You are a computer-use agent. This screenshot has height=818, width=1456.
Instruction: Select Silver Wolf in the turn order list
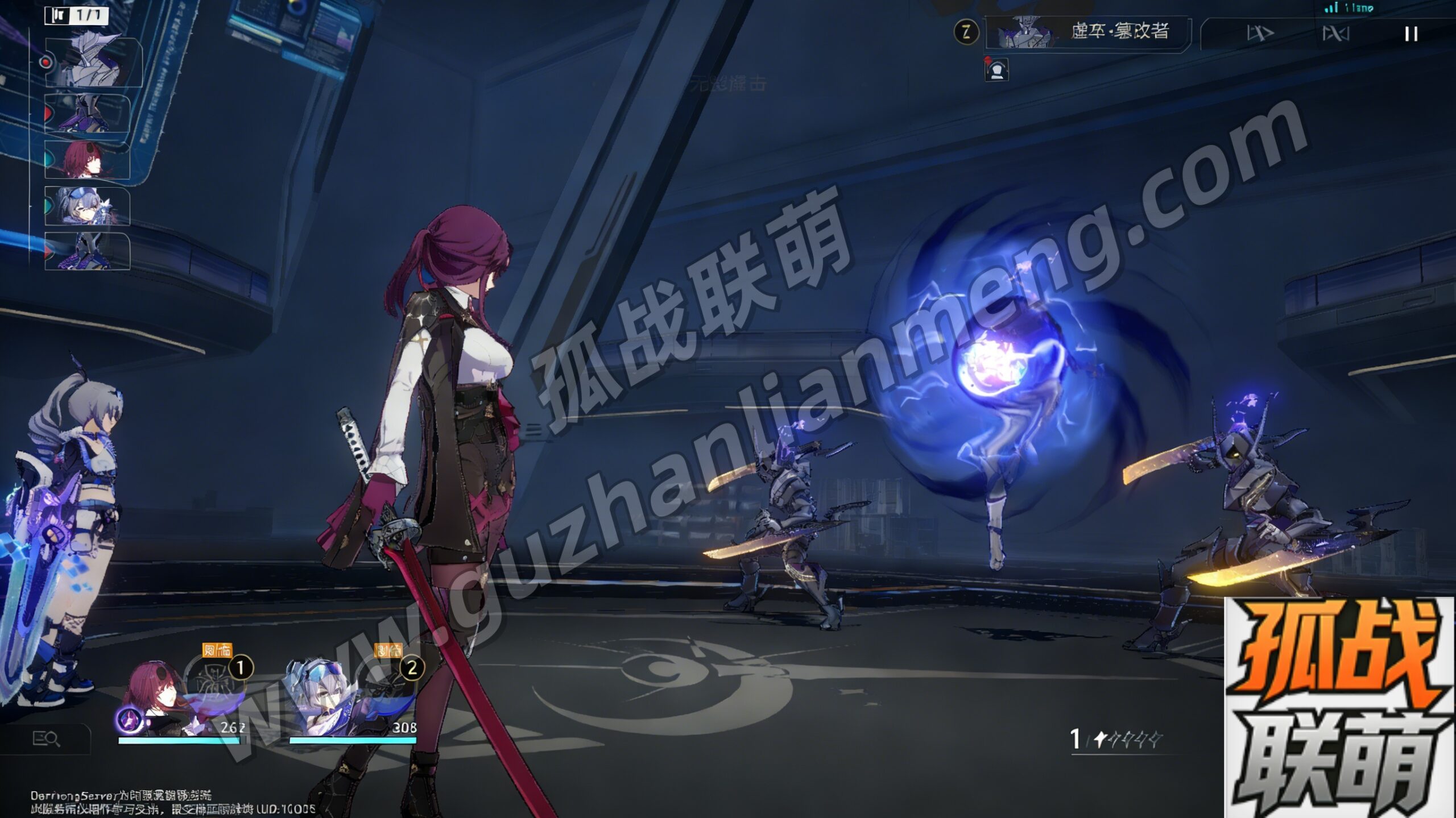[x=87, y=206]
